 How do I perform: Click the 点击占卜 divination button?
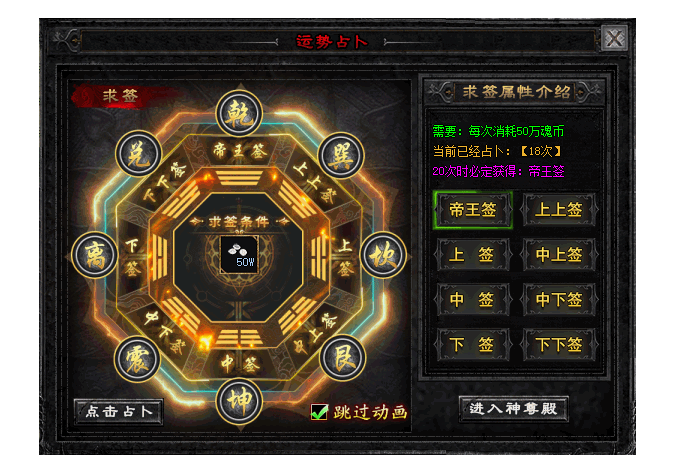(x=118, y=411)
